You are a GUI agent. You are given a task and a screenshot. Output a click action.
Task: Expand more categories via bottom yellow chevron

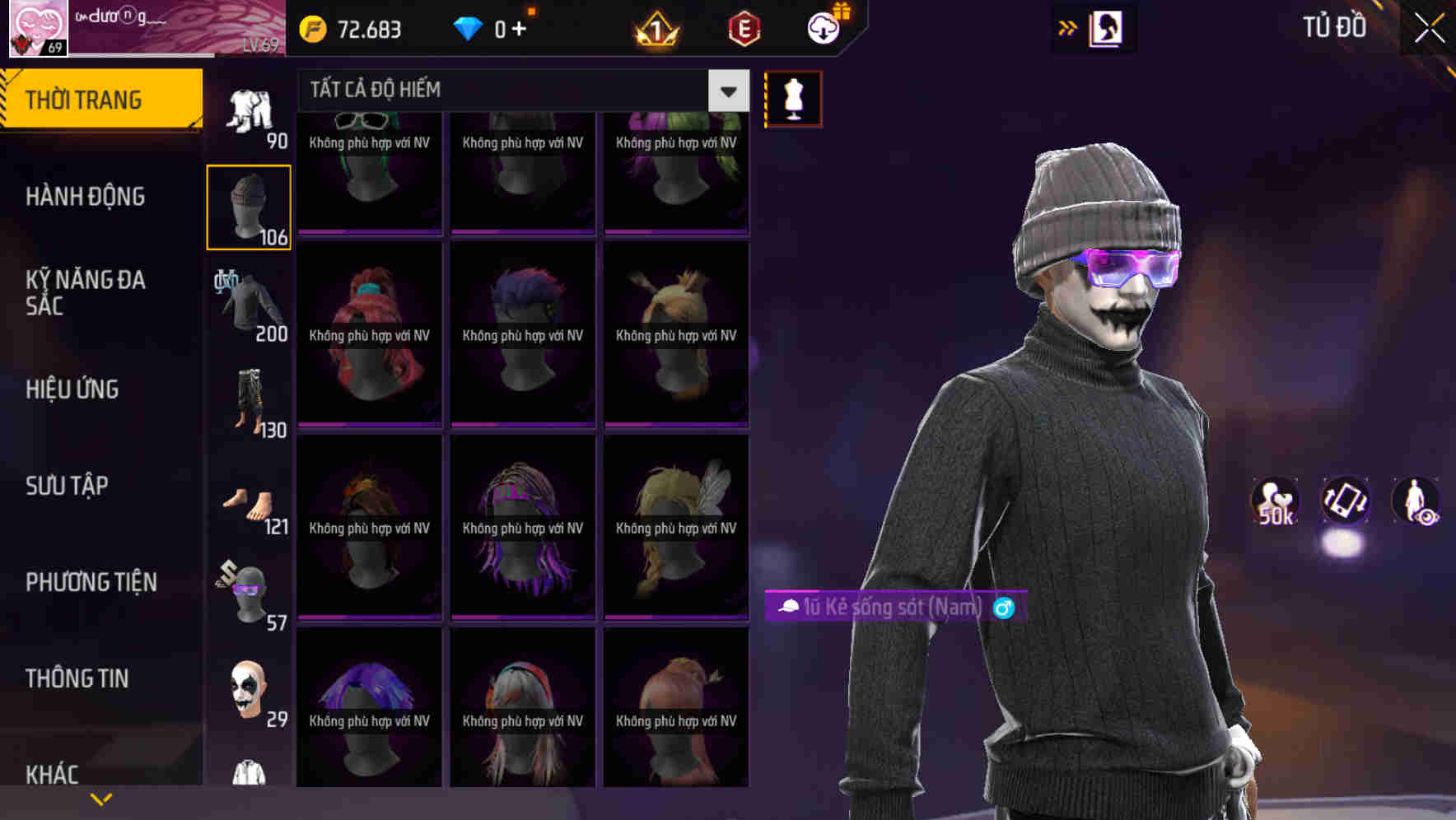point(101,798)
